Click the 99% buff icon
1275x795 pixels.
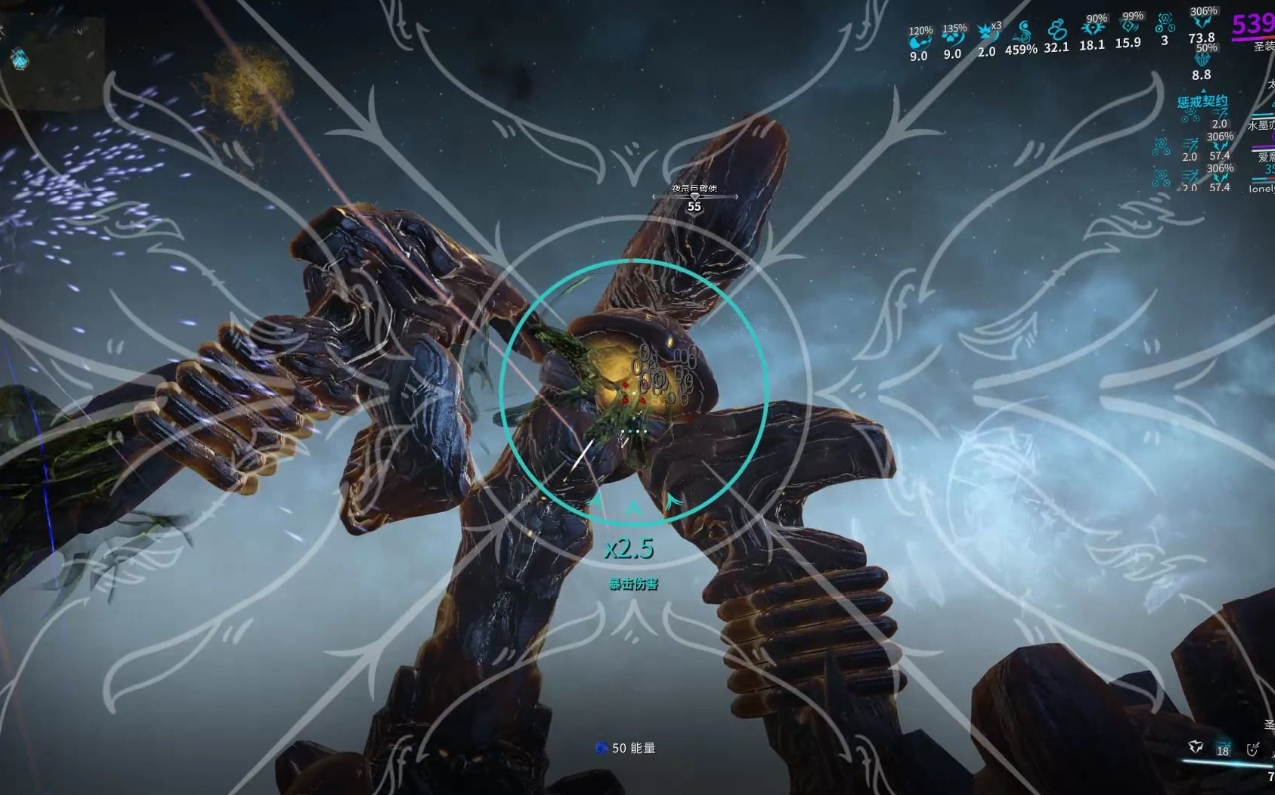(x=1129, y=29)
